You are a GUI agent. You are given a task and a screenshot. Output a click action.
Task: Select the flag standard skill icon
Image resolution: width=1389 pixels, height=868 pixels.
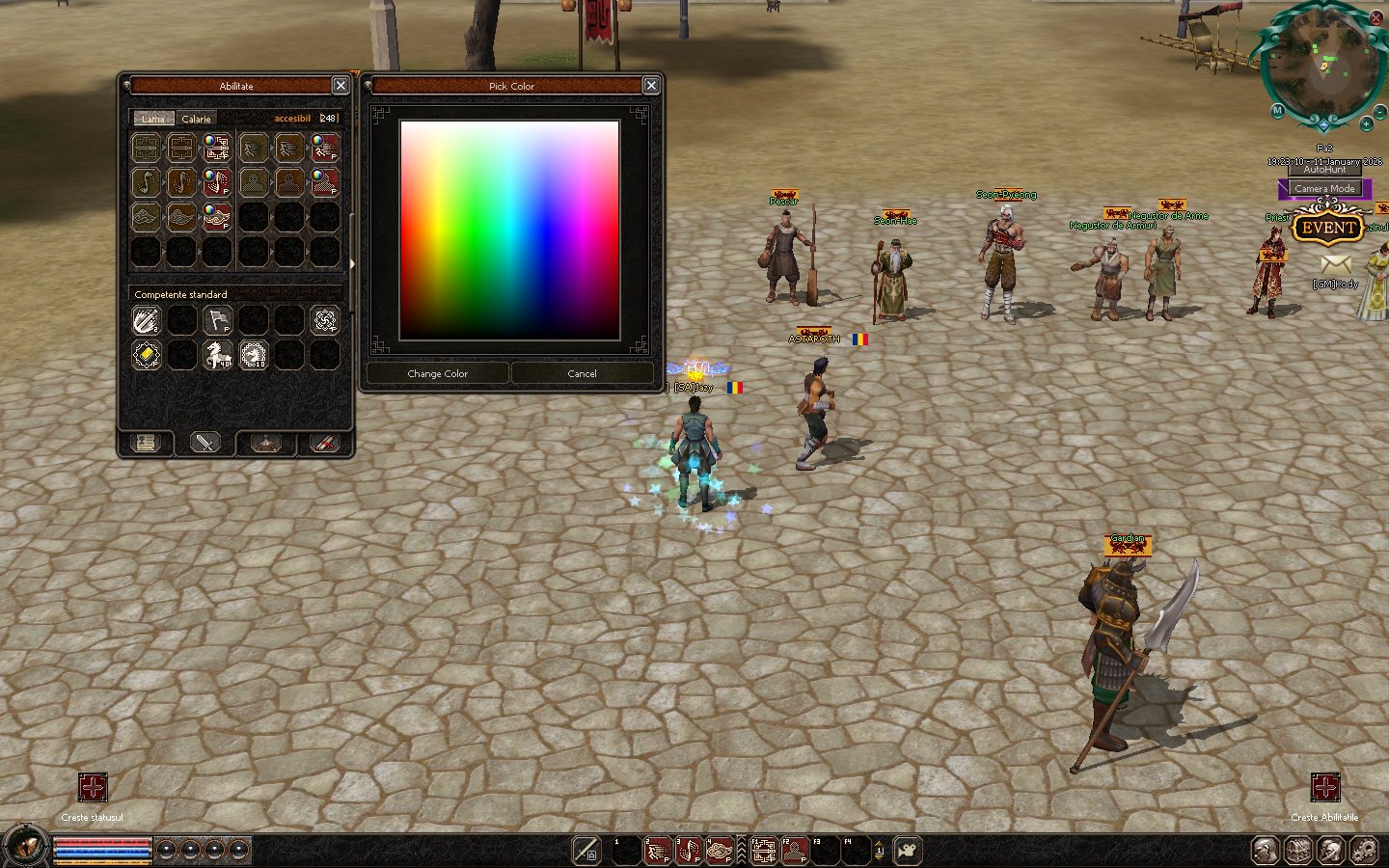(x=218, y=320)
